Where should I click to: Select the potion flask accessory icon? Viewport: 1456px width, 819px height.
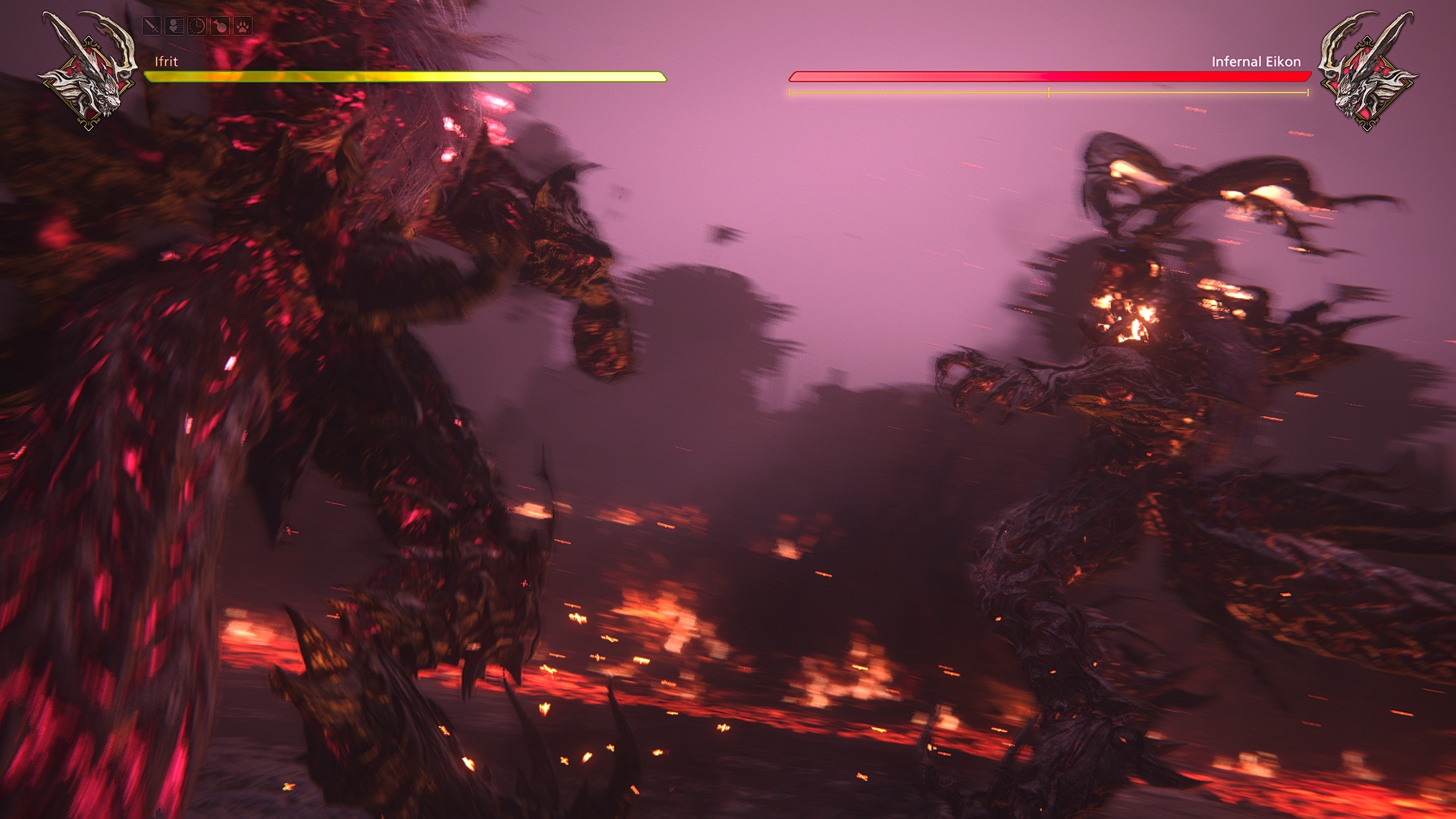(220, 27)
